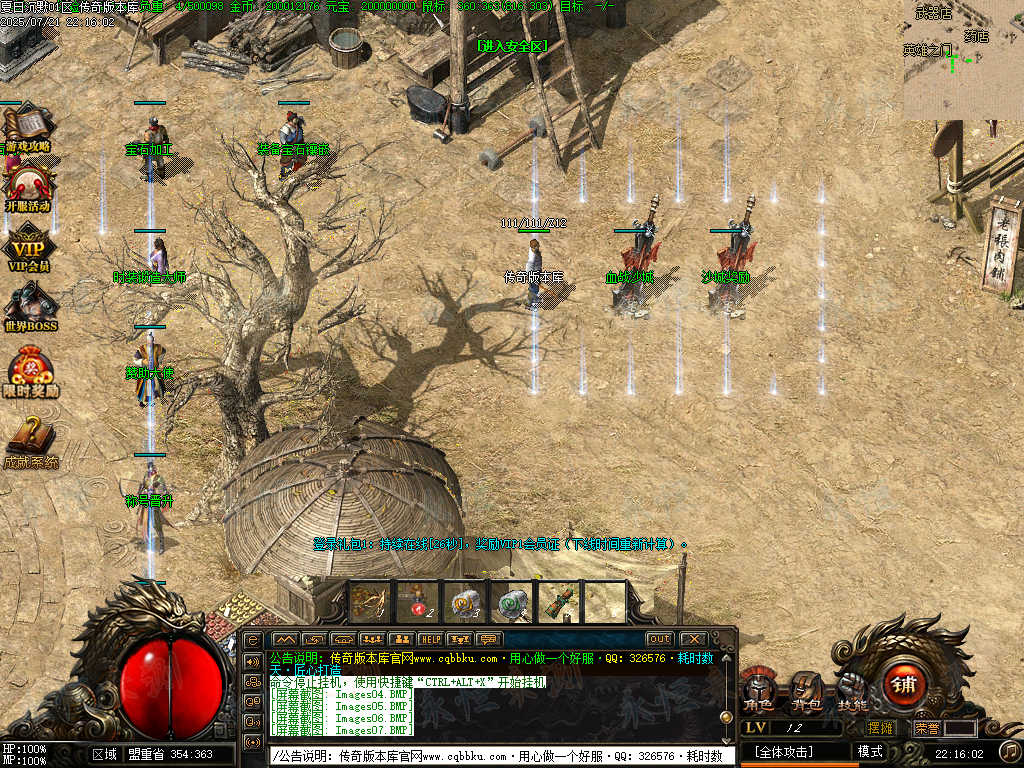Viewport: 1024px width, 768px height.
Task: Toggle the 模式 attack mode button
Action: click(x=870, y=752)
